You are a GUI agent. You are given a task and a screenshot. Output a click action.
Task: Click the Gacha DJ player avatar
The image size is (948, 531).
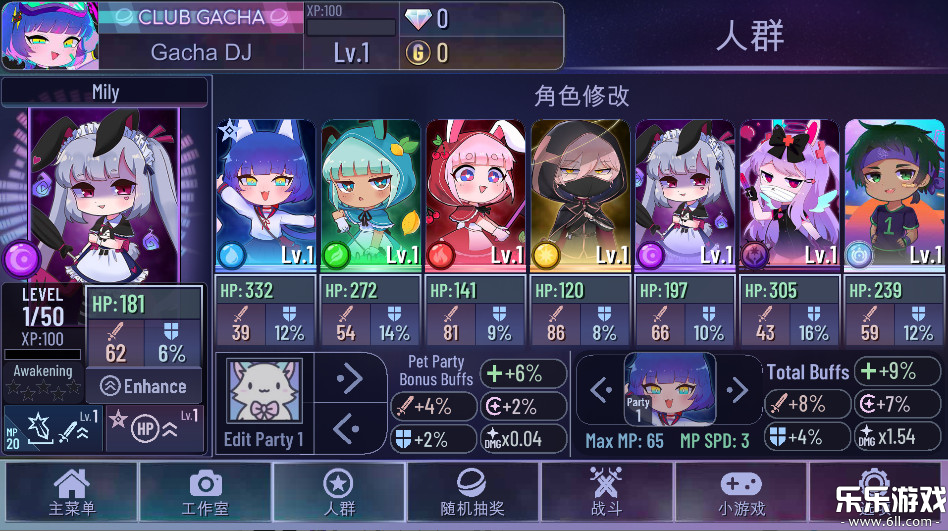point(47,35)
